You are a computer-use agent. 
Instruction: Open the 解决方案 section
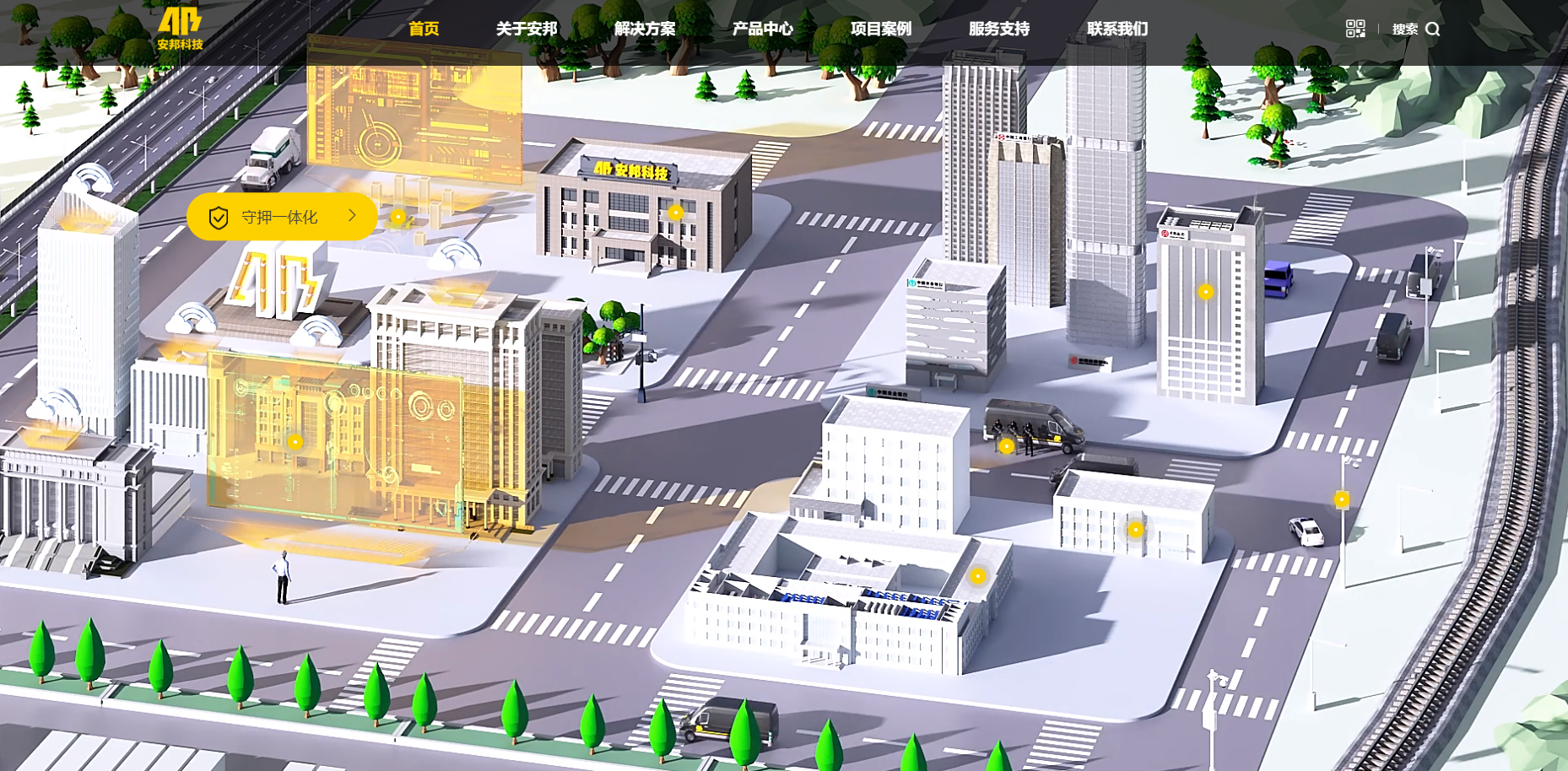[x=645, y=29]
